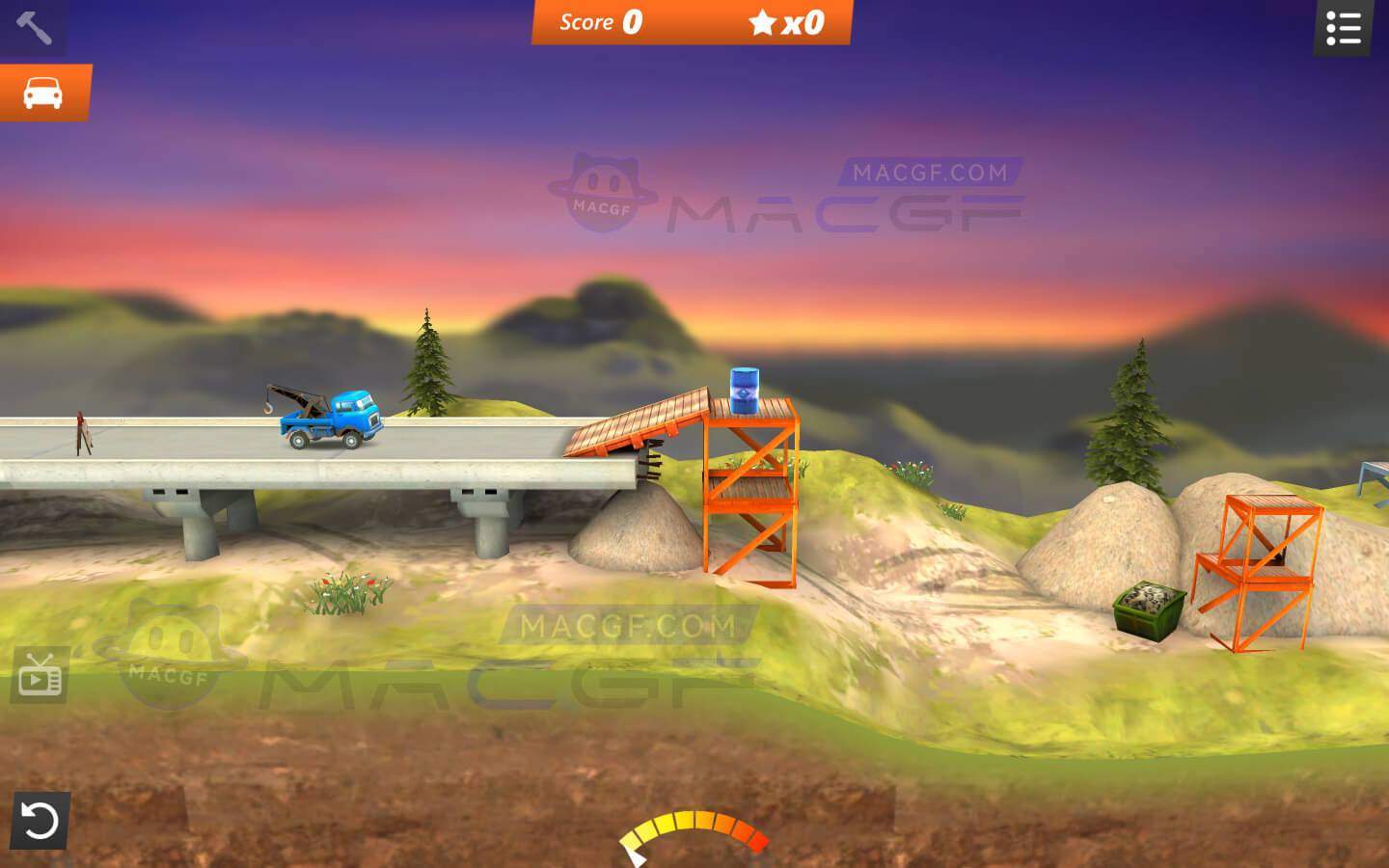This screenshot has width=1389, height=868.
Task: Open the level list via the top-right icon
Action: [1342, 29]
